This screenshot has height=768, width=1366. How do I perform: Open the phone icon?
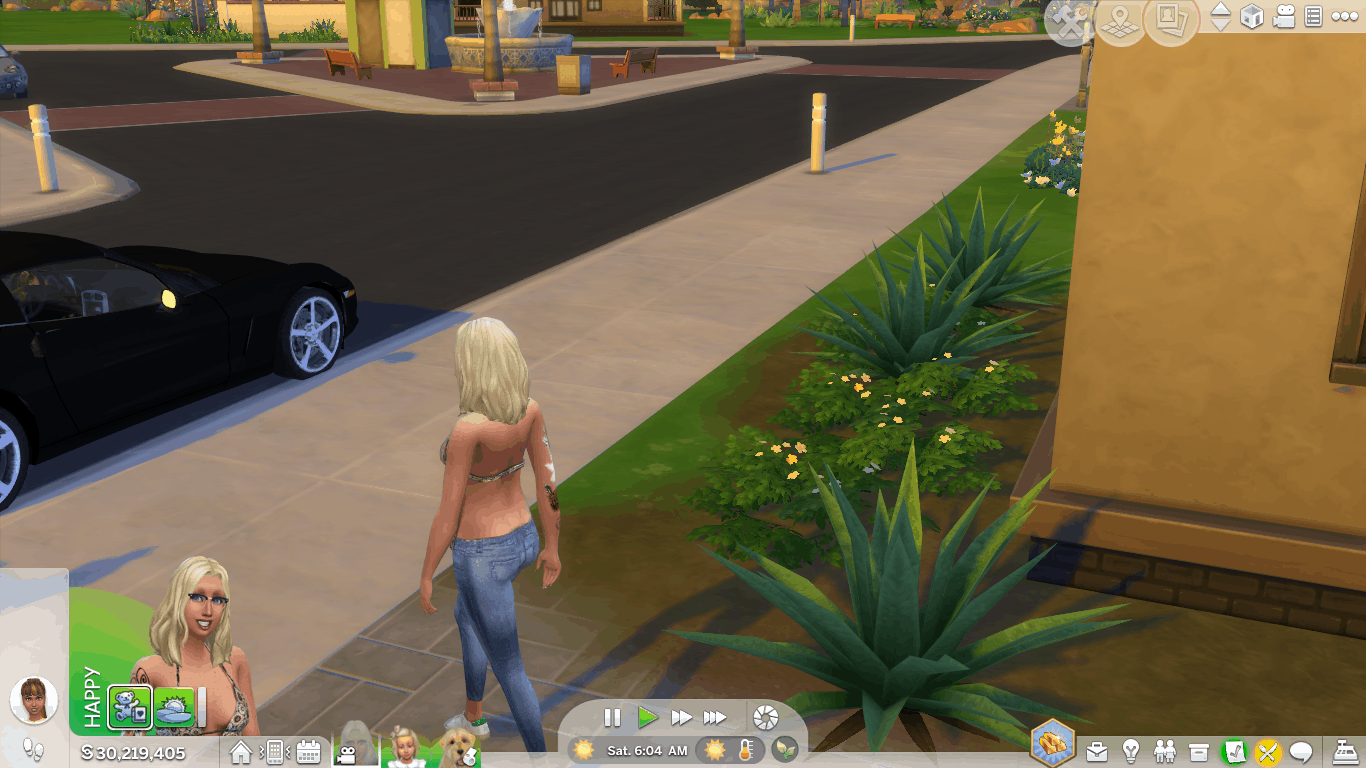(x=274, y=752)
